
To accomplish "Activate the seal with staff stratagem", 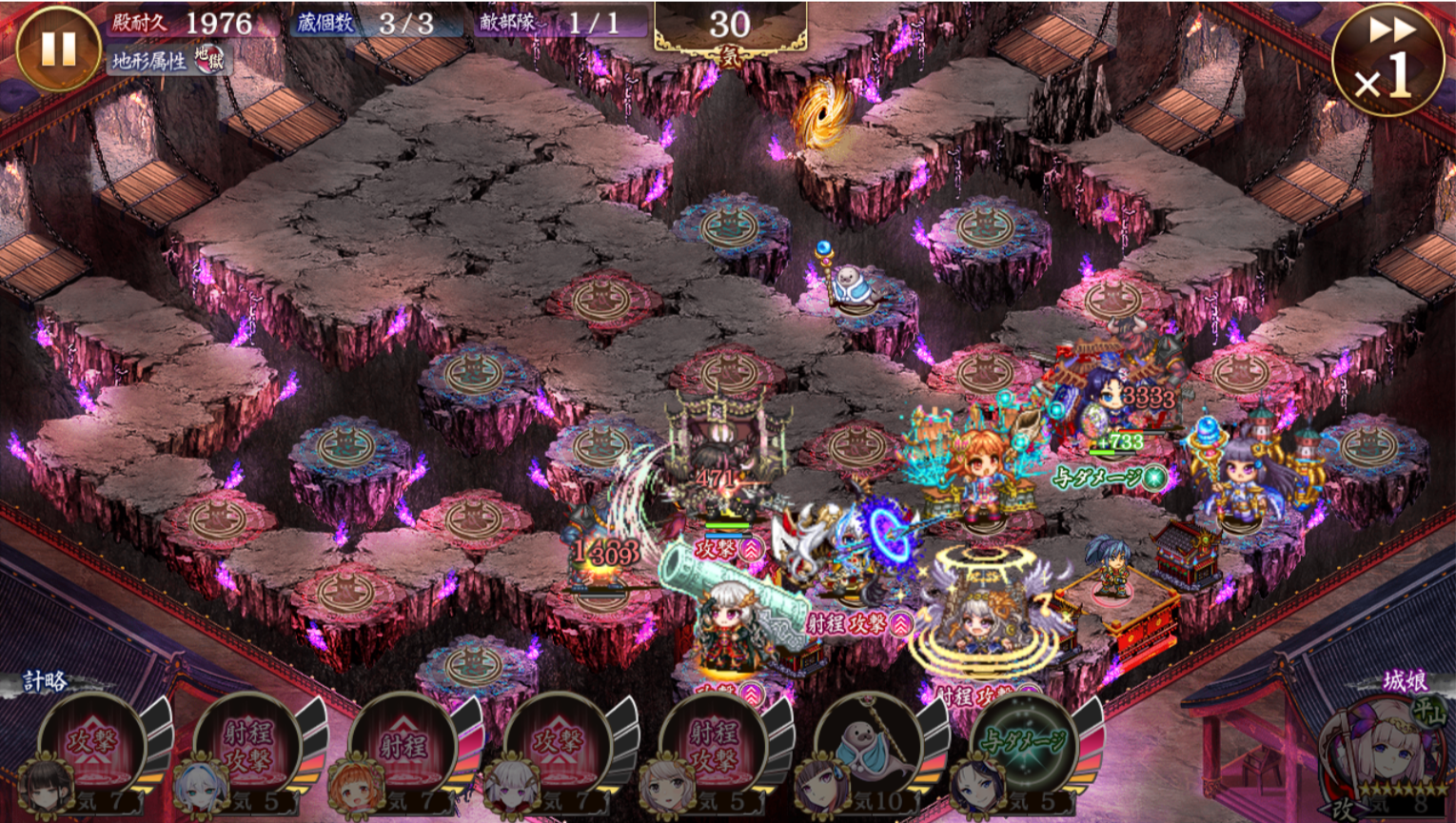I will coord(868,747).
